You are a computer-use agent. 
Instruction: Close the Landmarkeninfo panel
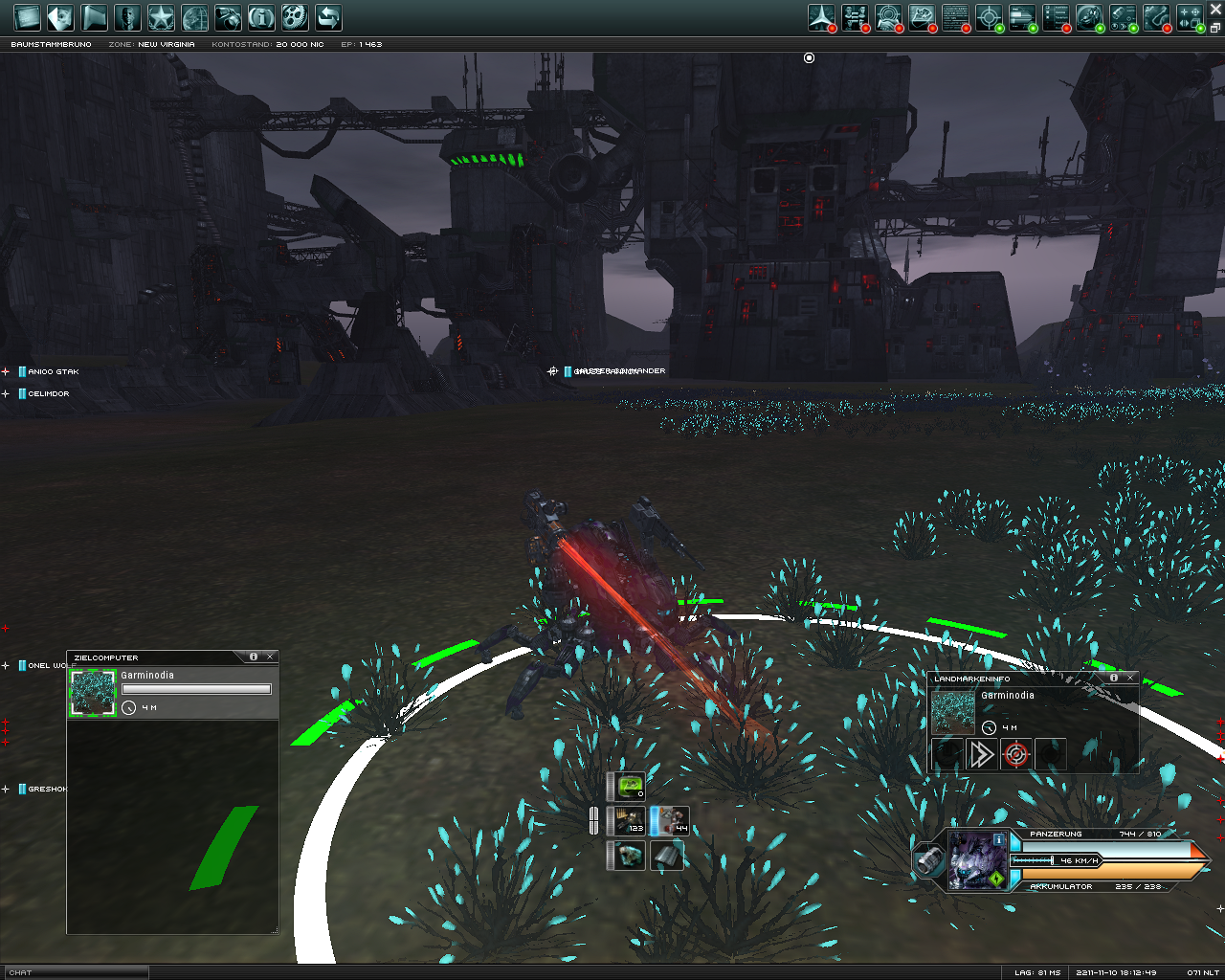pyautogui.click(x=1130, y=678)
